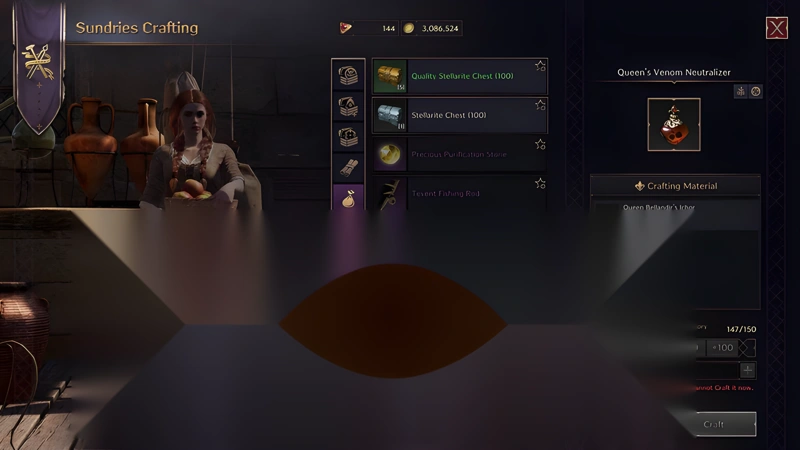This screenshot has height=450, width=800.
Task: Click the Craft button
Action: click(x=714, y=424)
